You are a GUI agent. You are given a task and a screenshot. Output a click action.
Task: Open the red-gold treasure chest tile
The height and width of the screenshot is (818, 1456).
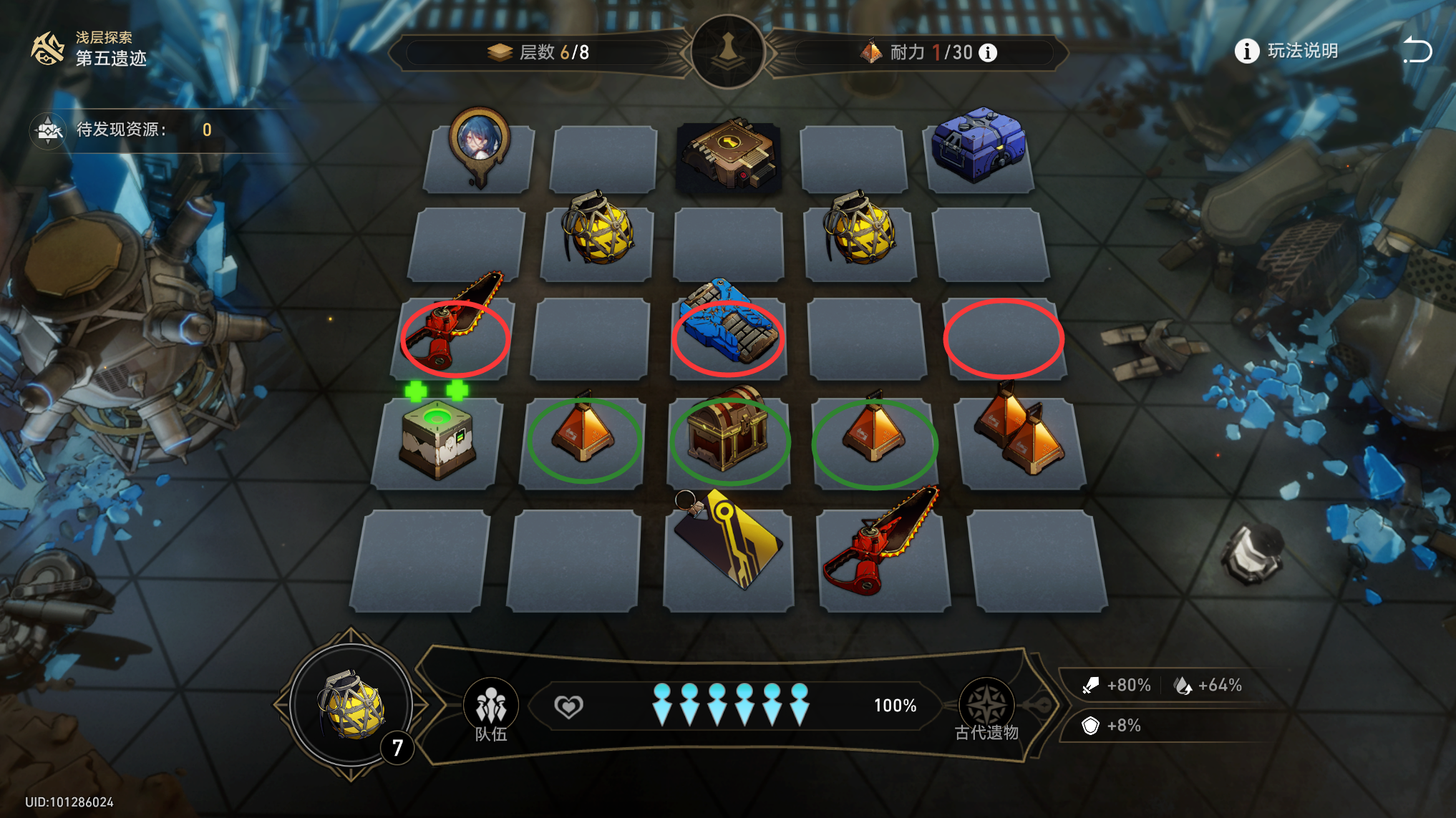(x=728, y=433)
